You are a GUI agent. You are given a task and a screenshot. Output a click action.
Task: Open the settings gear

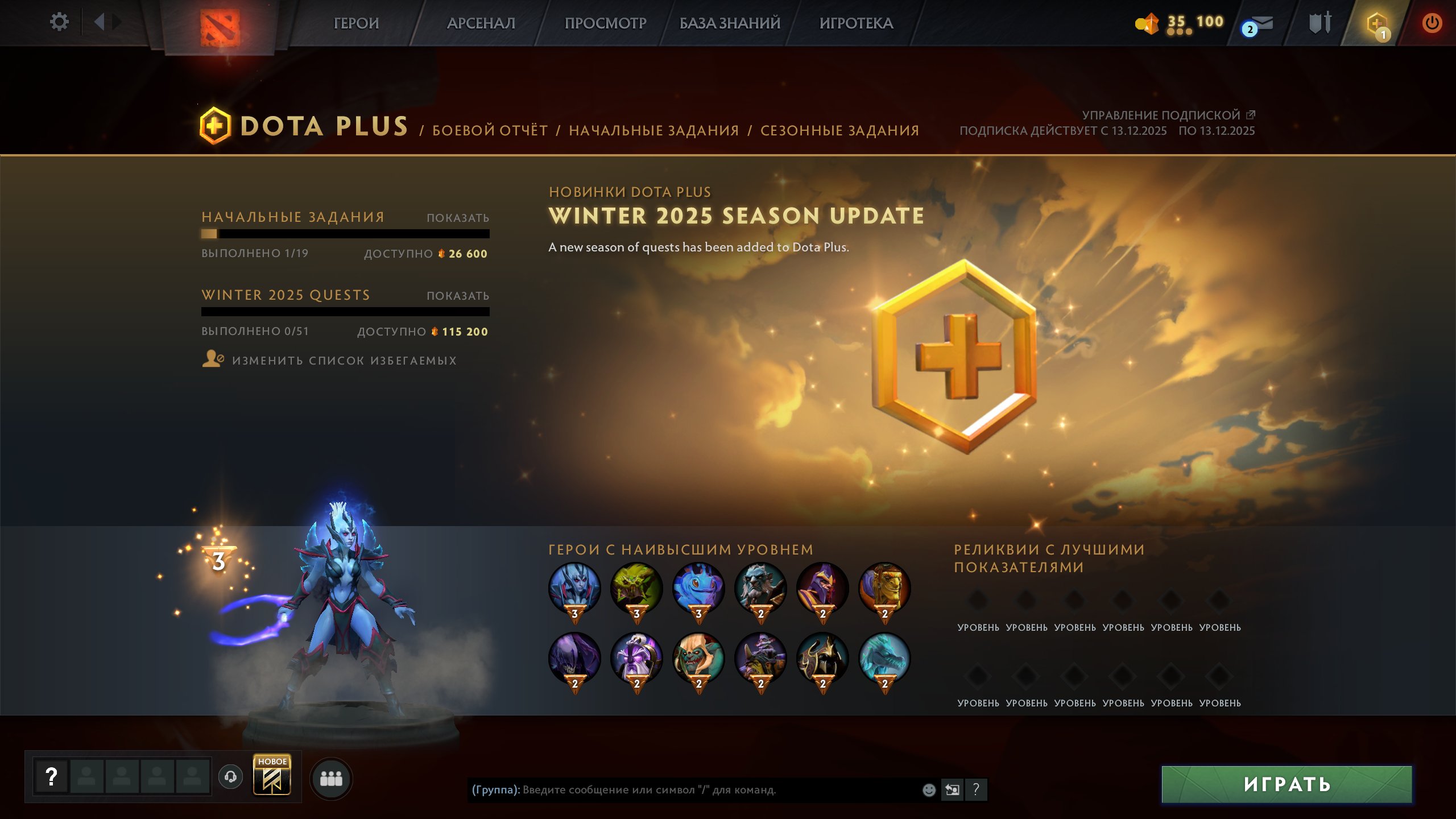pos(59,22)
